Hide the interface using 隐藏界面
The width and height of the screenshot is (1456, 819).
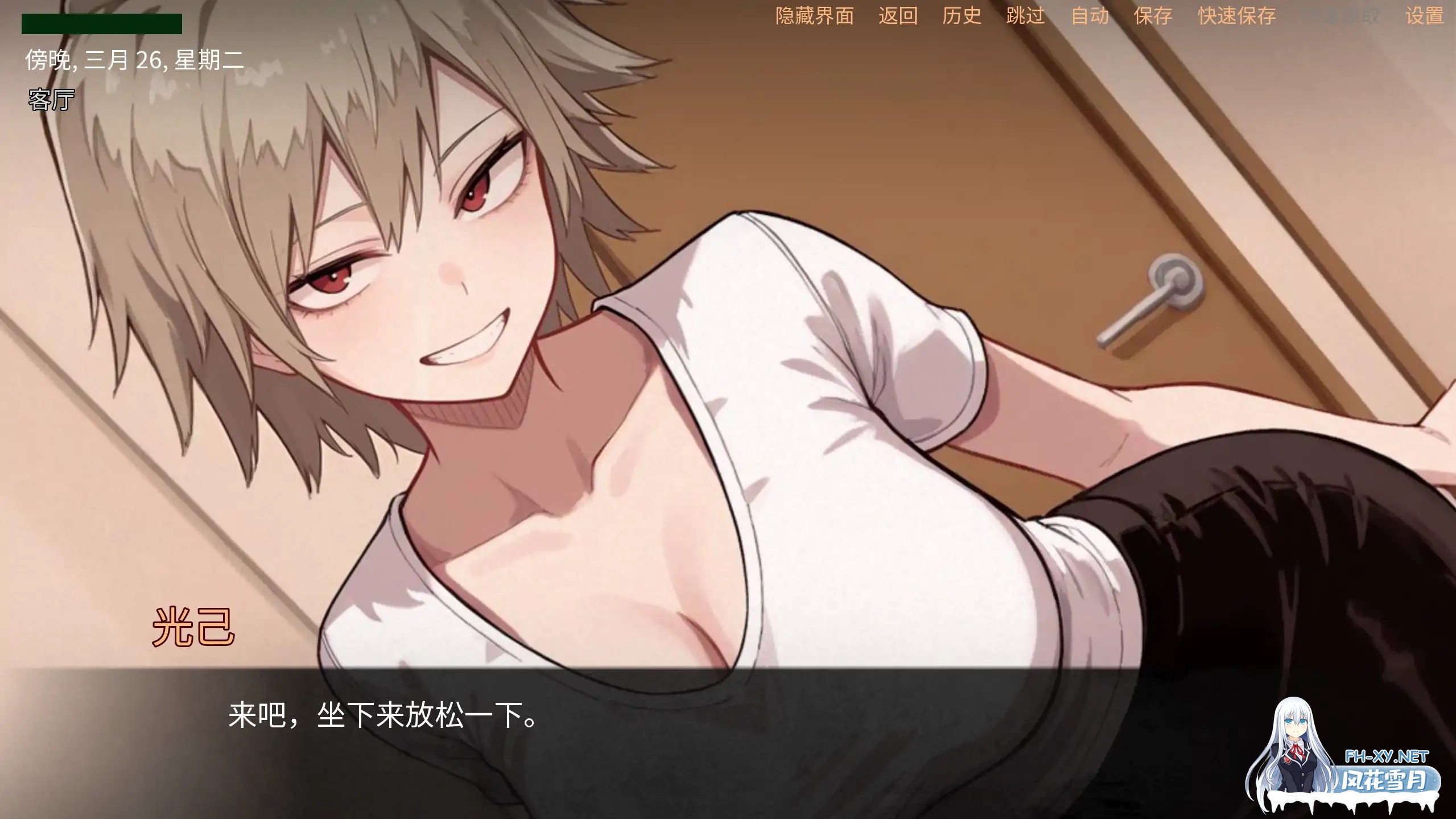pyautogui.click(x=814, y=17)
